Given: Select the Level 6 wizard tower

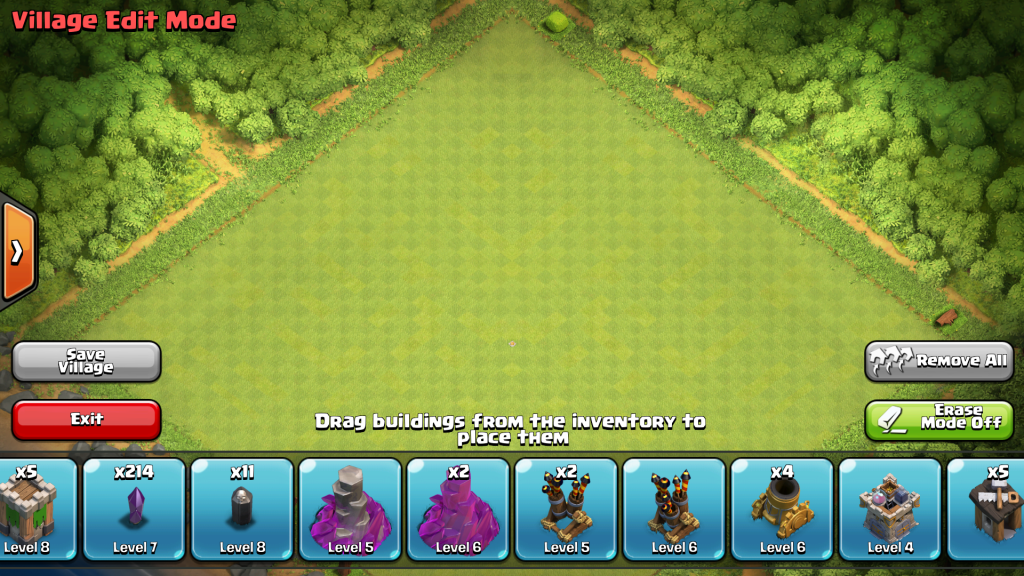Looking at the screenshot, I should point(459,508).
